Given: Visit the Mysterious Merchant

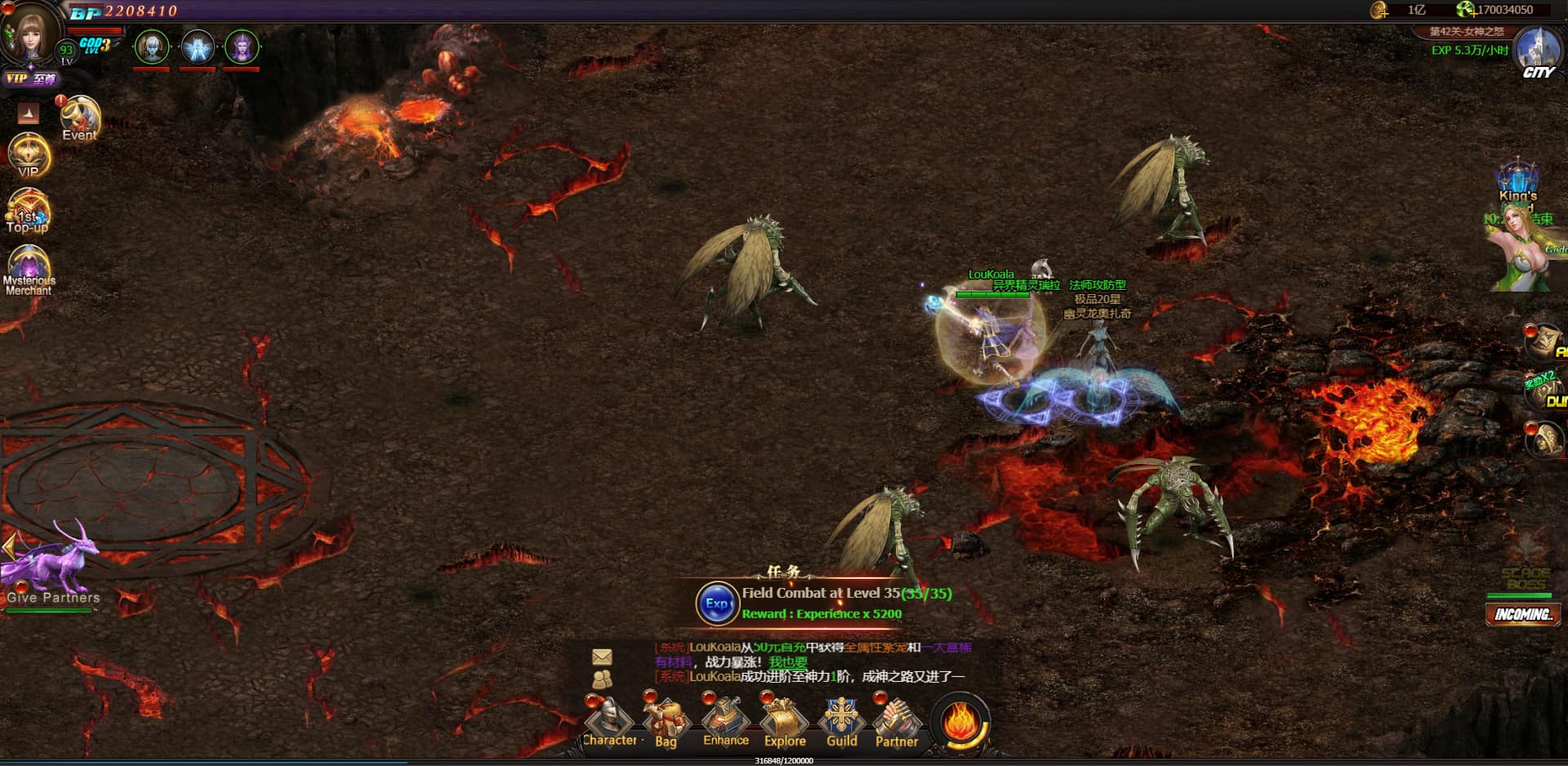Looking at the screenshot, I should (x=29, y=269).
